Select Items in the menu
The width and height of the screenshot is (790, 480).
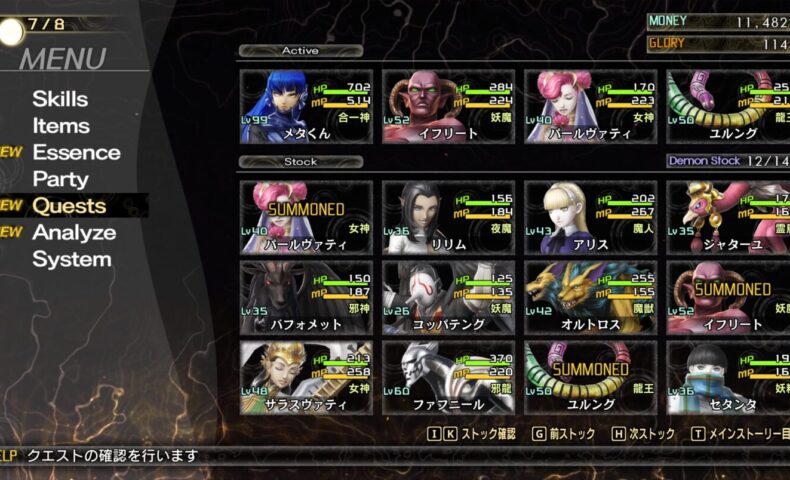(61, 126)
